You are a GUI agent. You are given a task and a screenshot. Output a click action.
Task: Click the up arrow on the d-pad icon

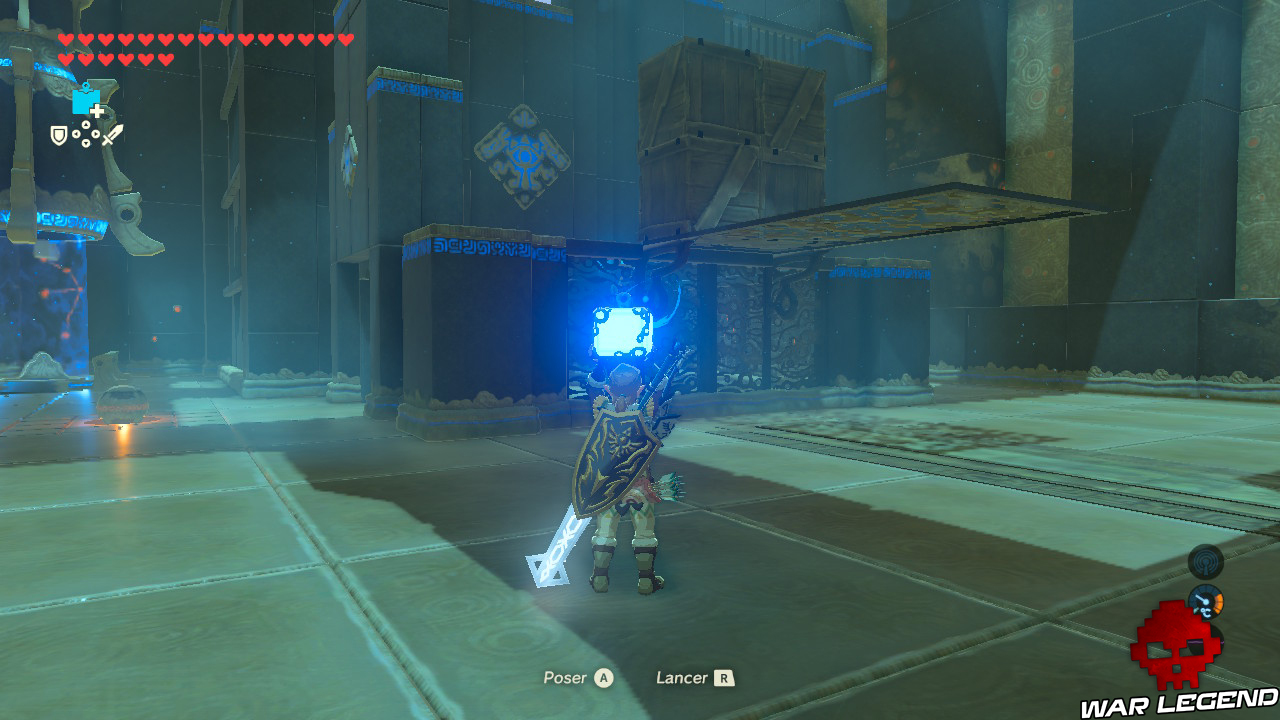pyautogui.click(x=86, y=123)
